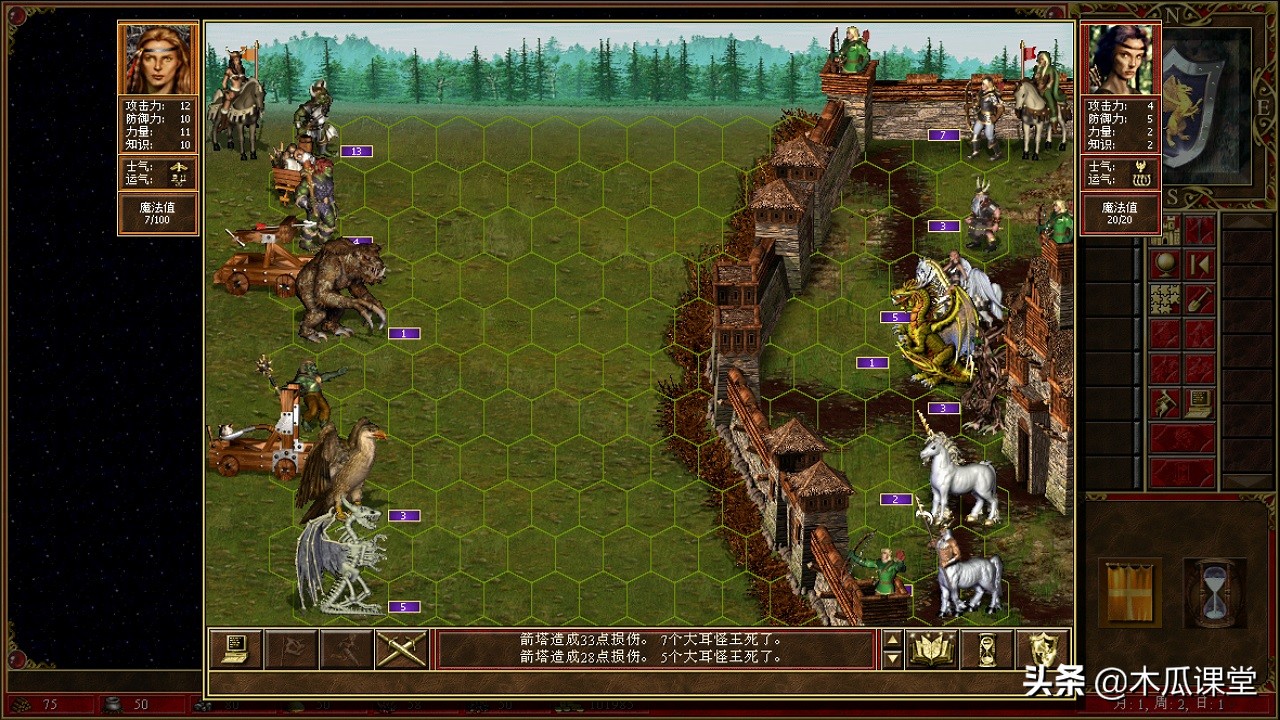Click the surrender flag button
This screenshot has width=1280, height=720.
click(291, 649)
